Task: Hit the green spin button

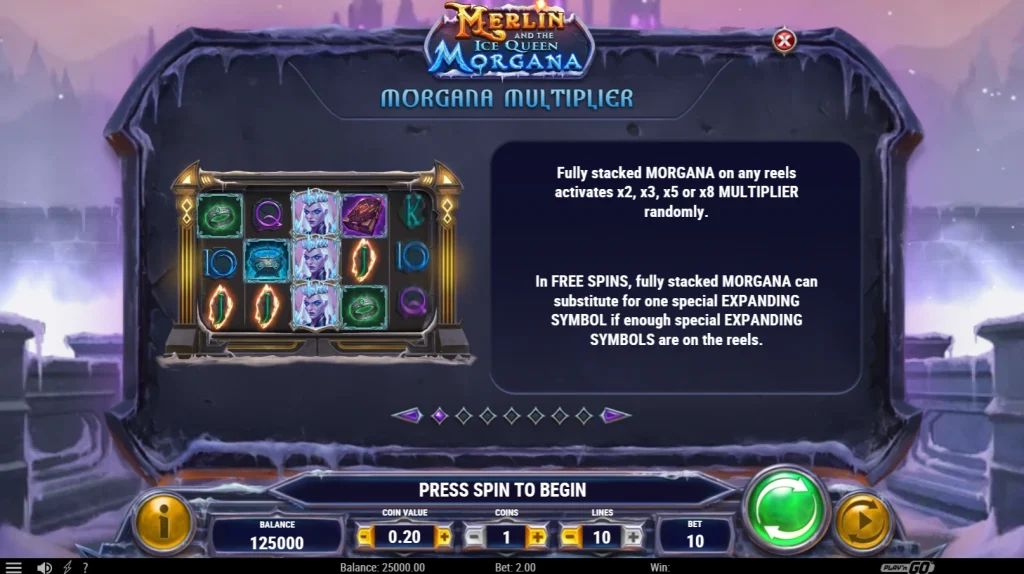Action: tap(786, 510)
